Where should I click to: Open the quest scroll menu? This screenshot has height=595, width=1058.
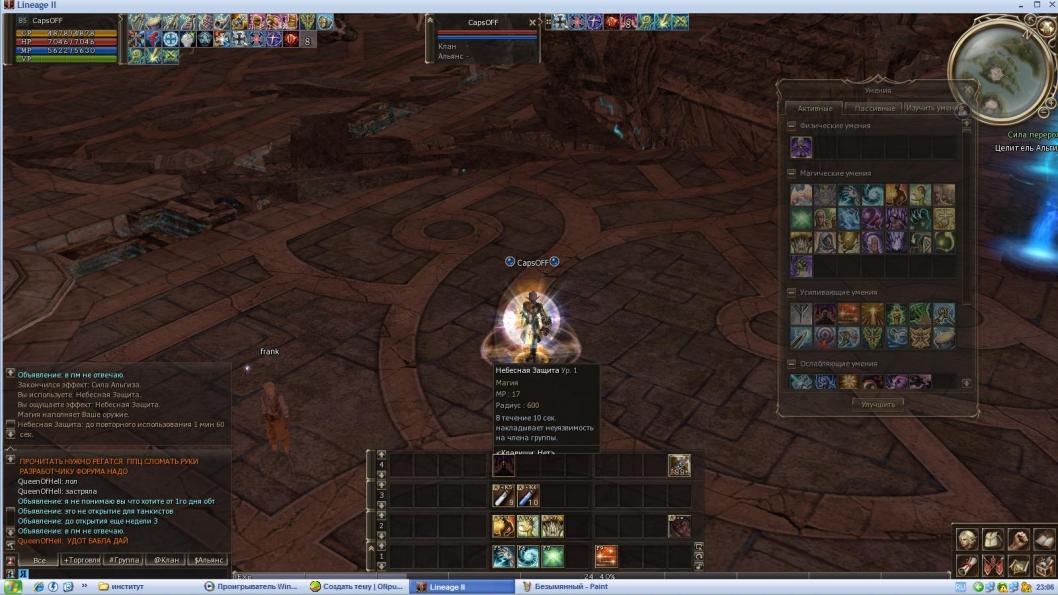click(967, 566)
